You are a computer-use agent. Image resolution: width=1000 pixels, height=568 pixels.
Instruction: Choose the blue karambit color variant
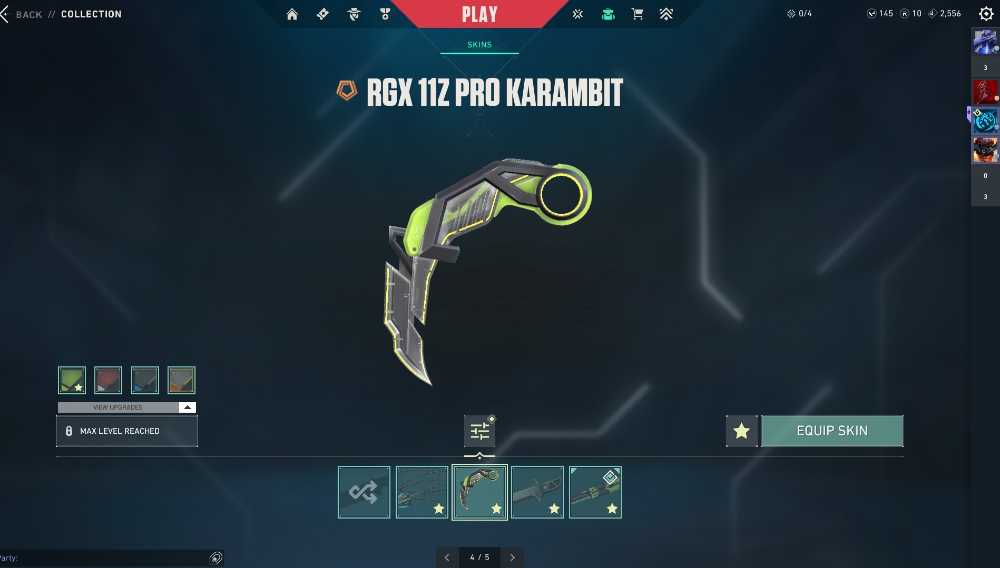click(x=145, y=380)
